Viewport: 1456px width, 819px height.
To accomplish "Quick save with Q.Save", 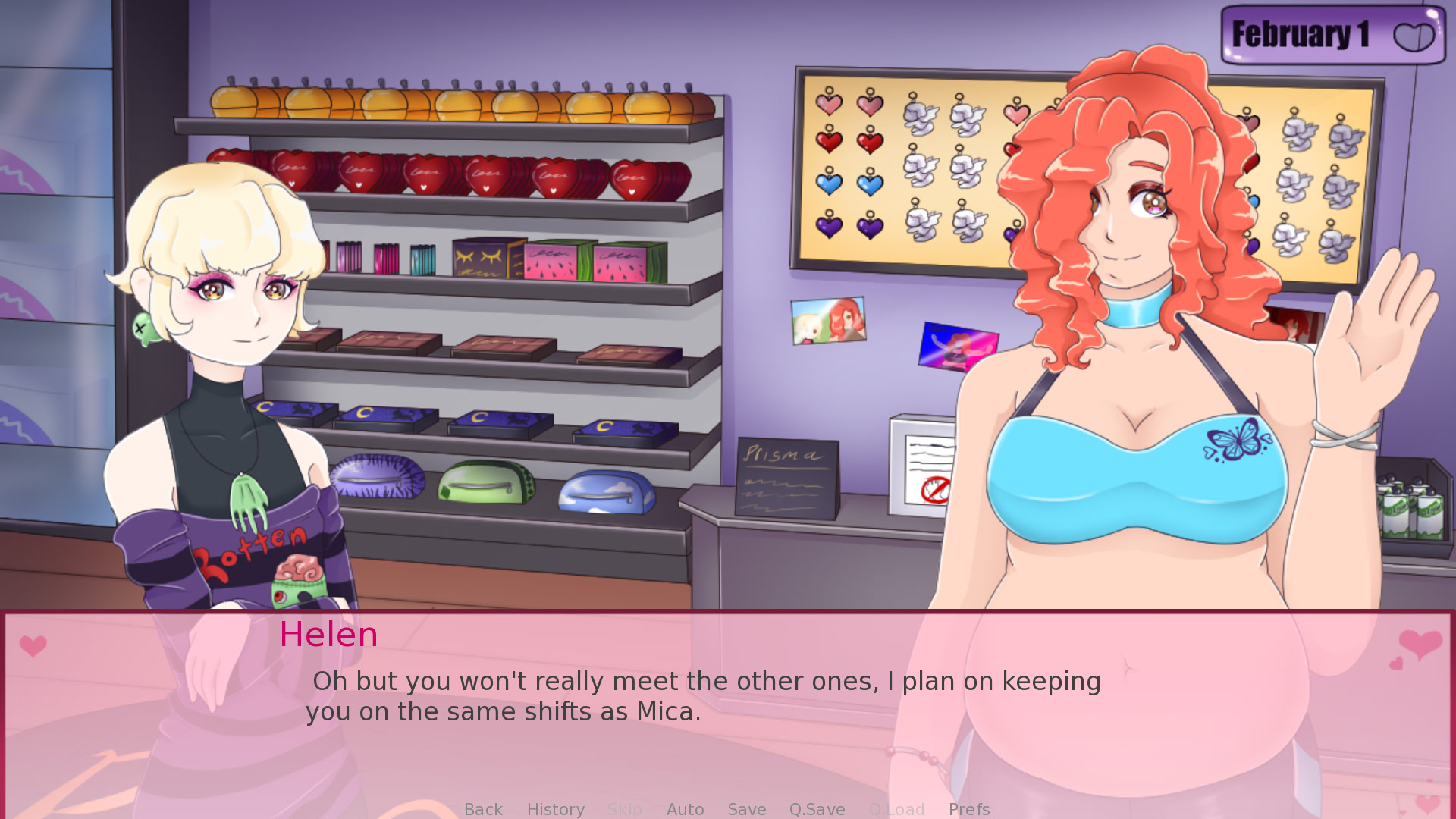I will [x=817, y=809].
